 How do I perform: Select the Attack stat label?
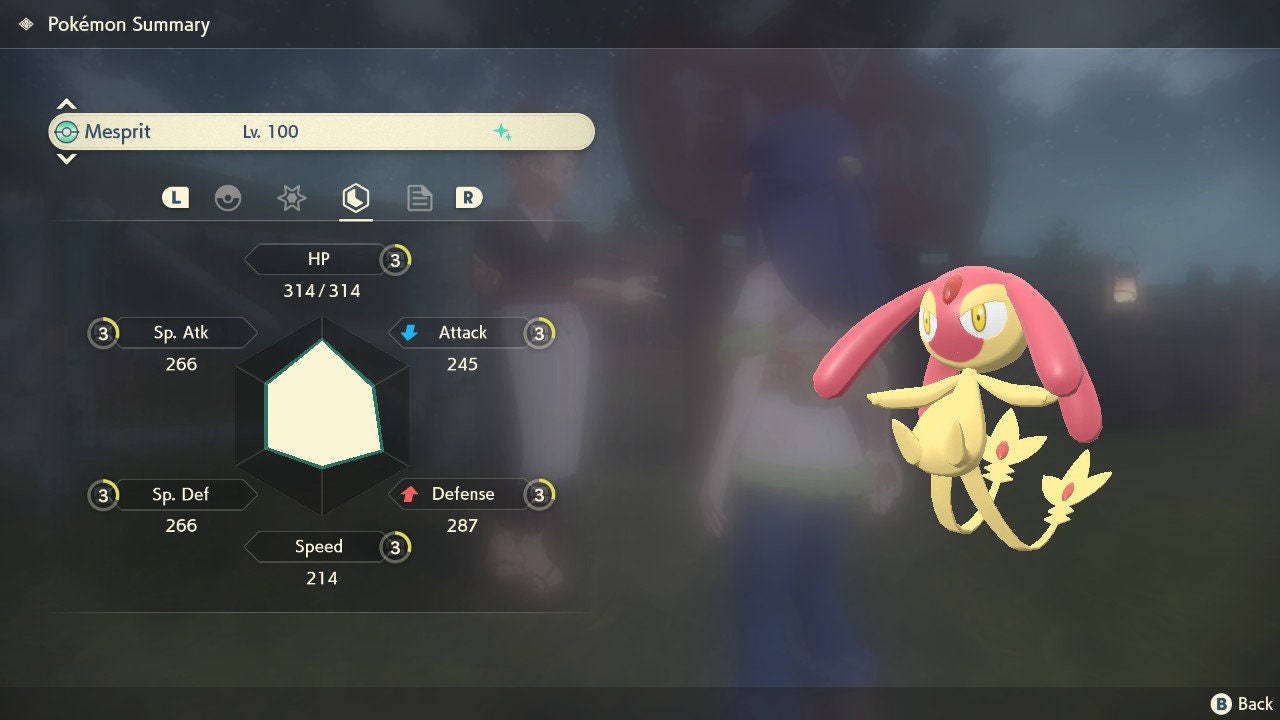[x=462, y=333]
